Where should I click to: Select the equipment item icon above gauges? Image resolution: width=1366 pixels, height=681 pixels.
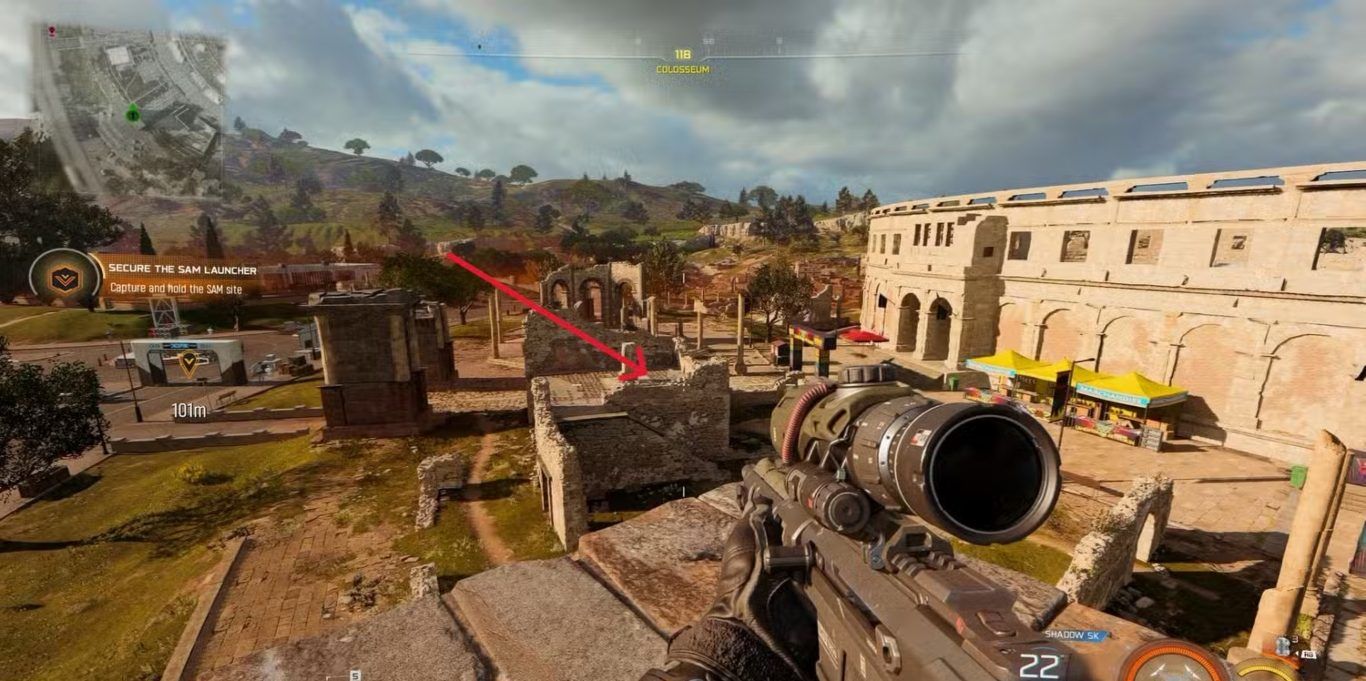(x=1284, y=646)
